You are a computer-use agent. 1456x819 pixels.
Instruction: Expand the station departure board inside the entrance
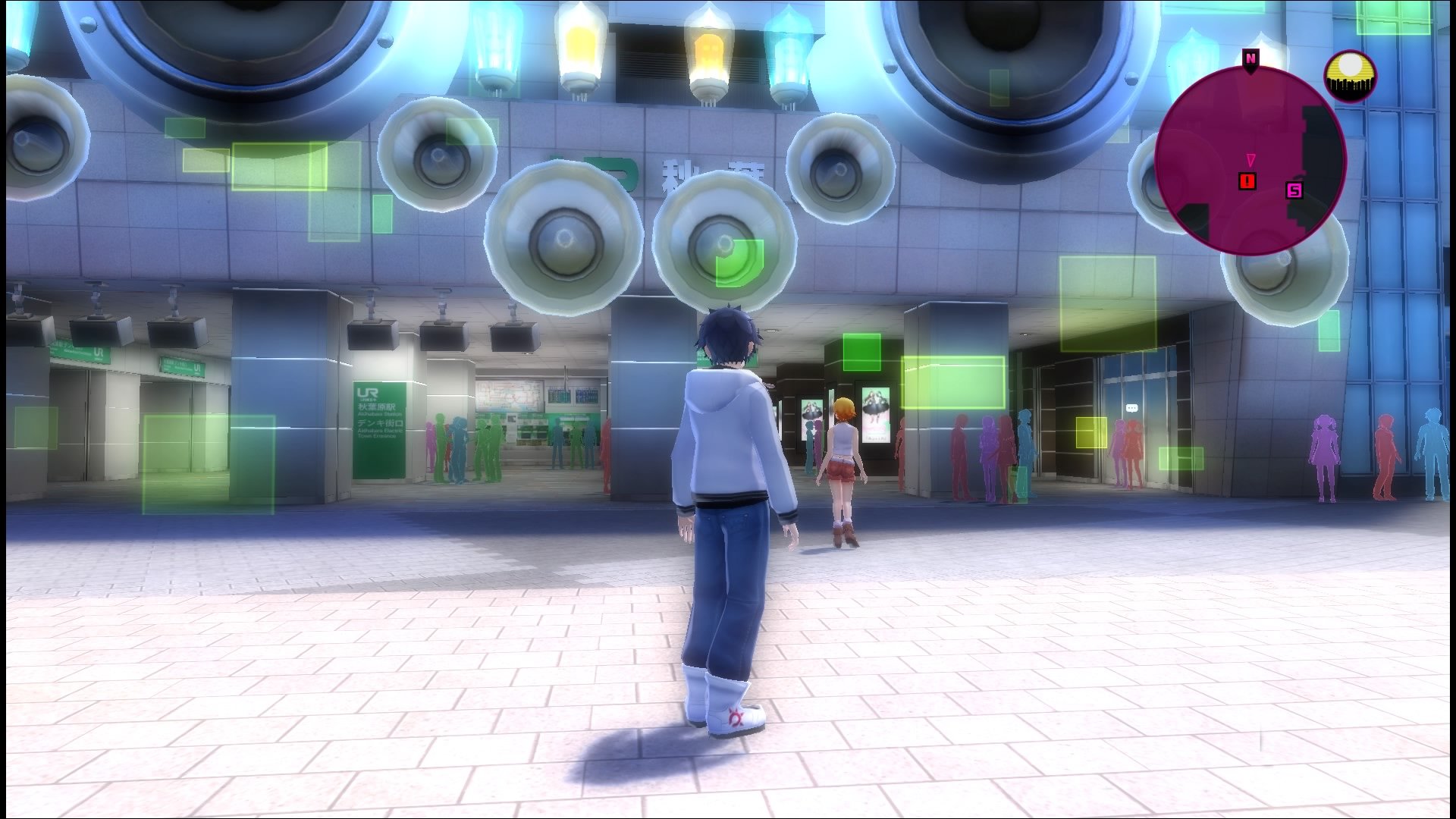(x=572, y=396)
